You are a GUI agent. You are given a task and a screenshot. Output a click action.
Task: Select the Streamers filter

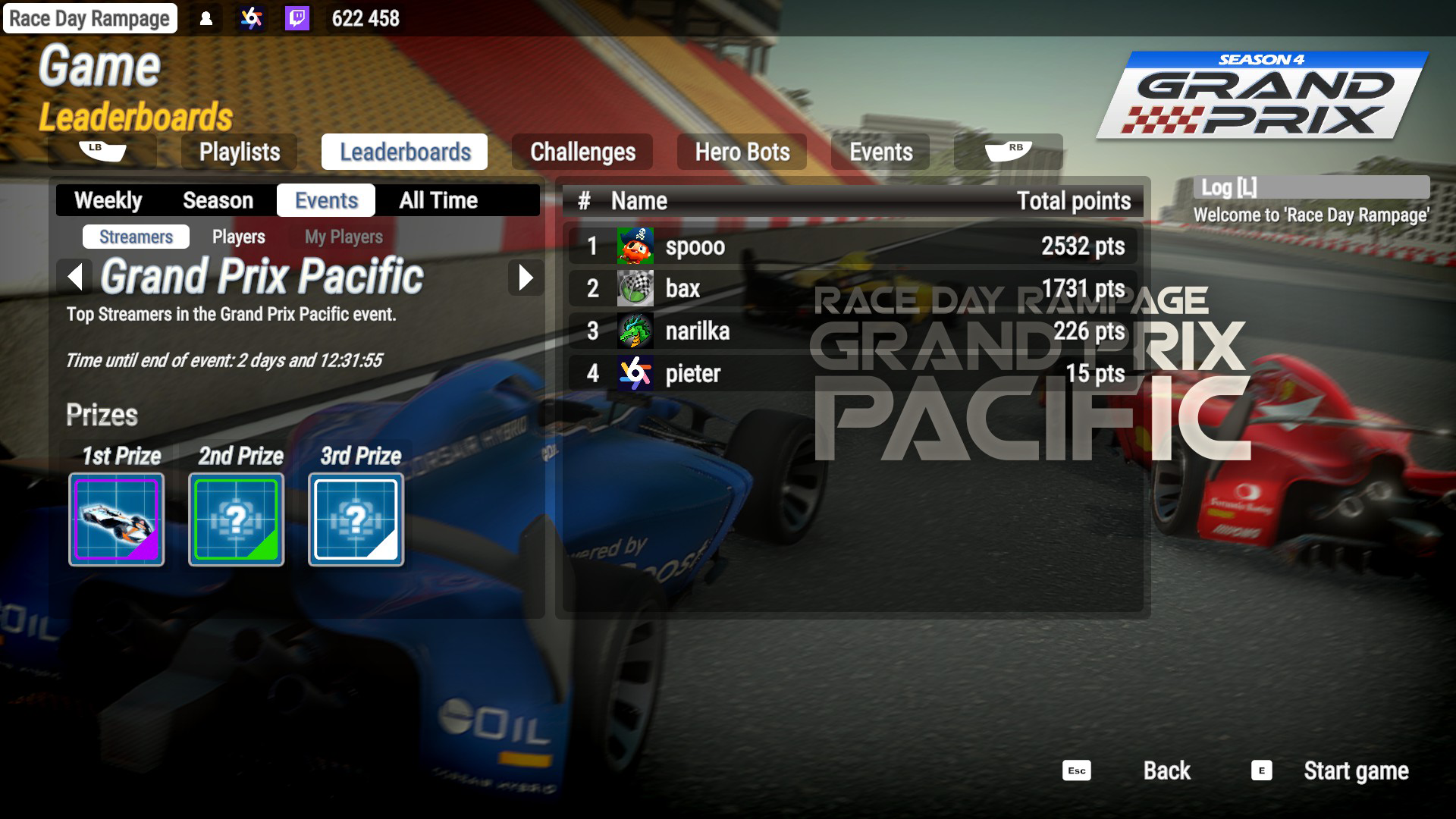[x=135, y=237]
